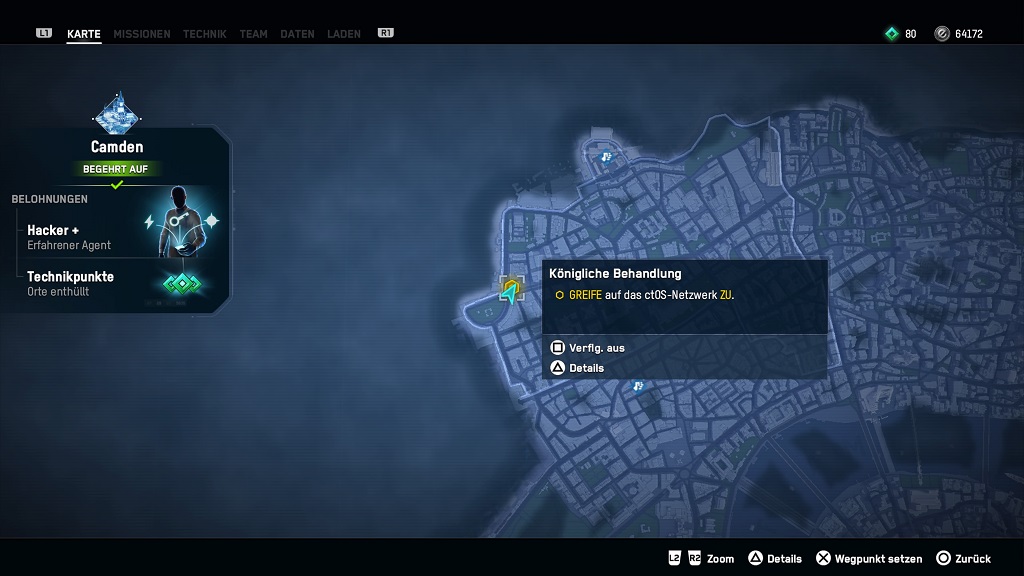This screenshot has width=1024, height=576.
Task: Open Details in the mission tooltip
Action: point(578,368)
